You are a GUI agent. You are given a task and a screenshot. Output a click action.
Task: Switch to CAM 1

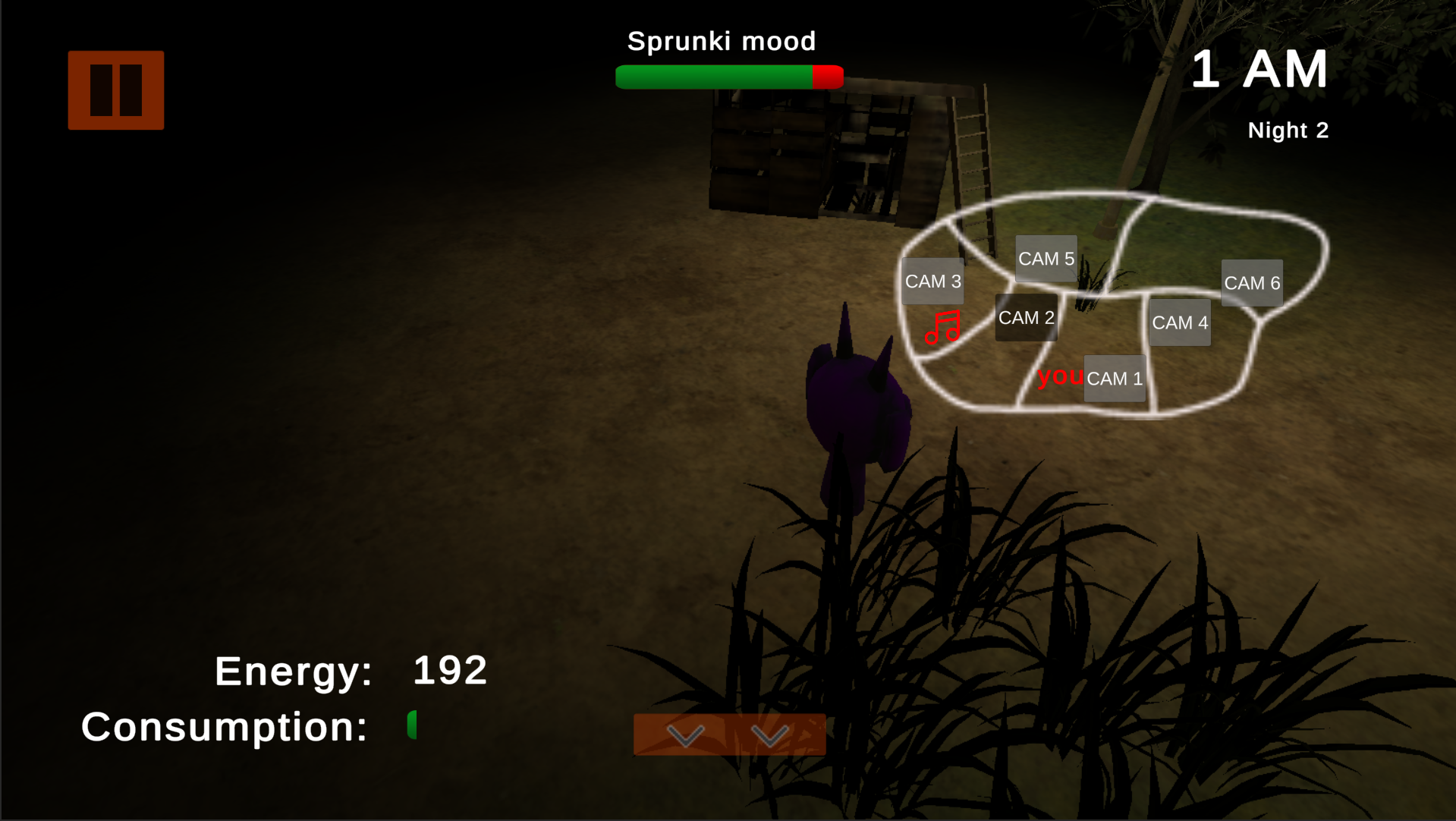(1114, 378)
